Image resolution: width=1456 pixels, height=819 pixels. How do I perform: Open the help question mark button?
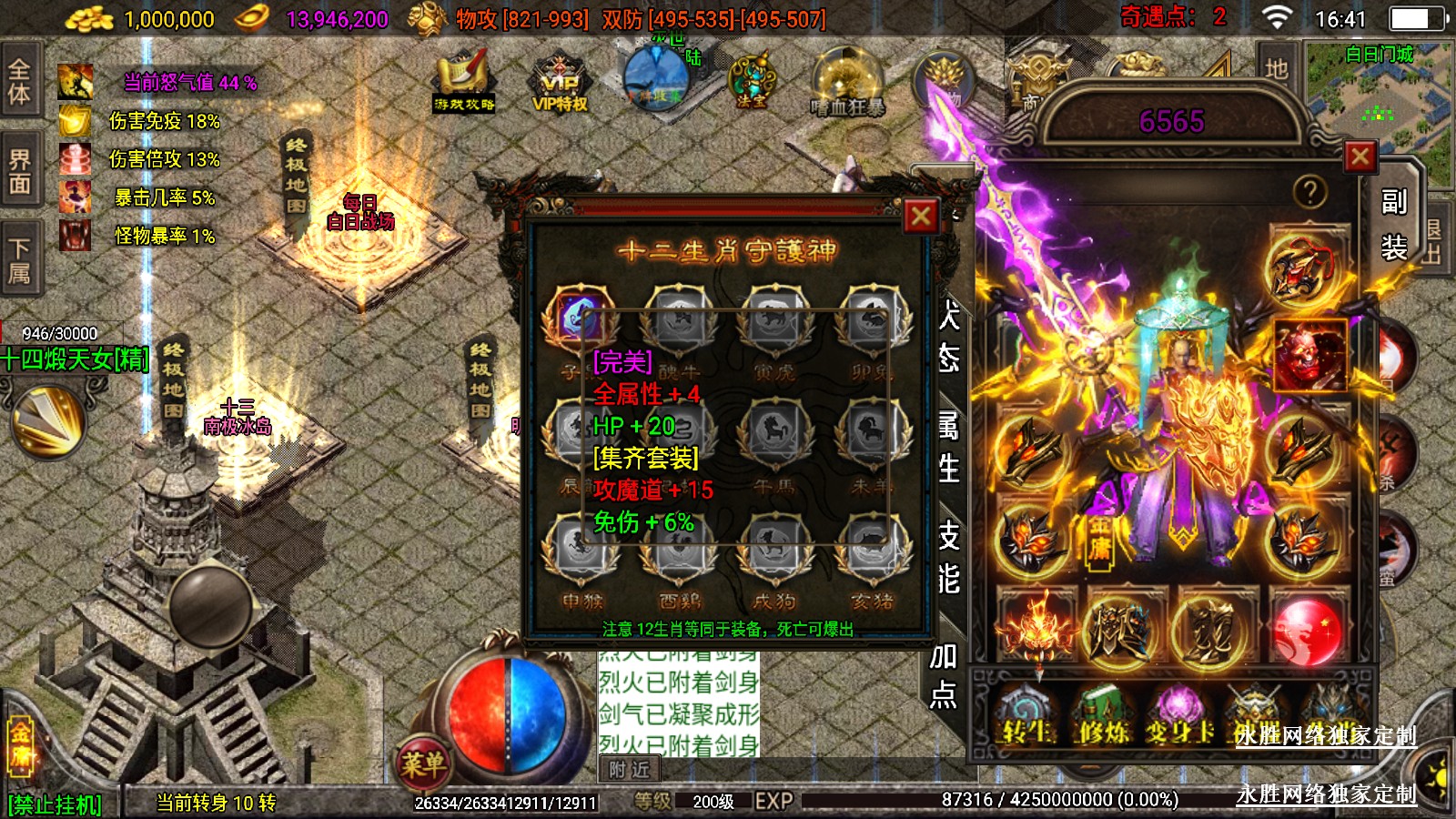tap(1309, 192)
